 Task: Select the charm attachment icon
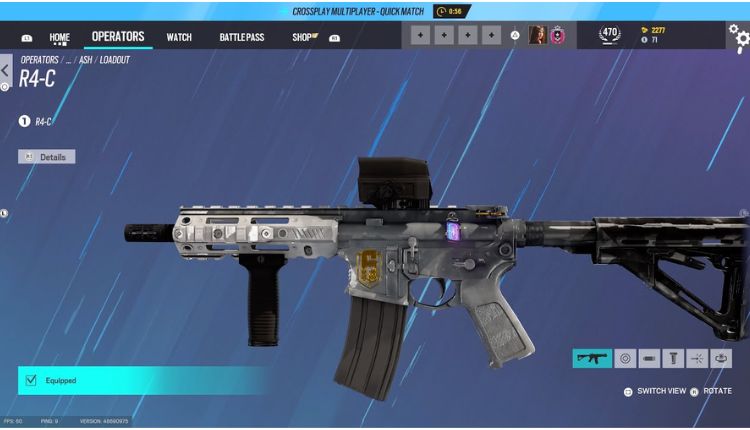click(721, 358)
